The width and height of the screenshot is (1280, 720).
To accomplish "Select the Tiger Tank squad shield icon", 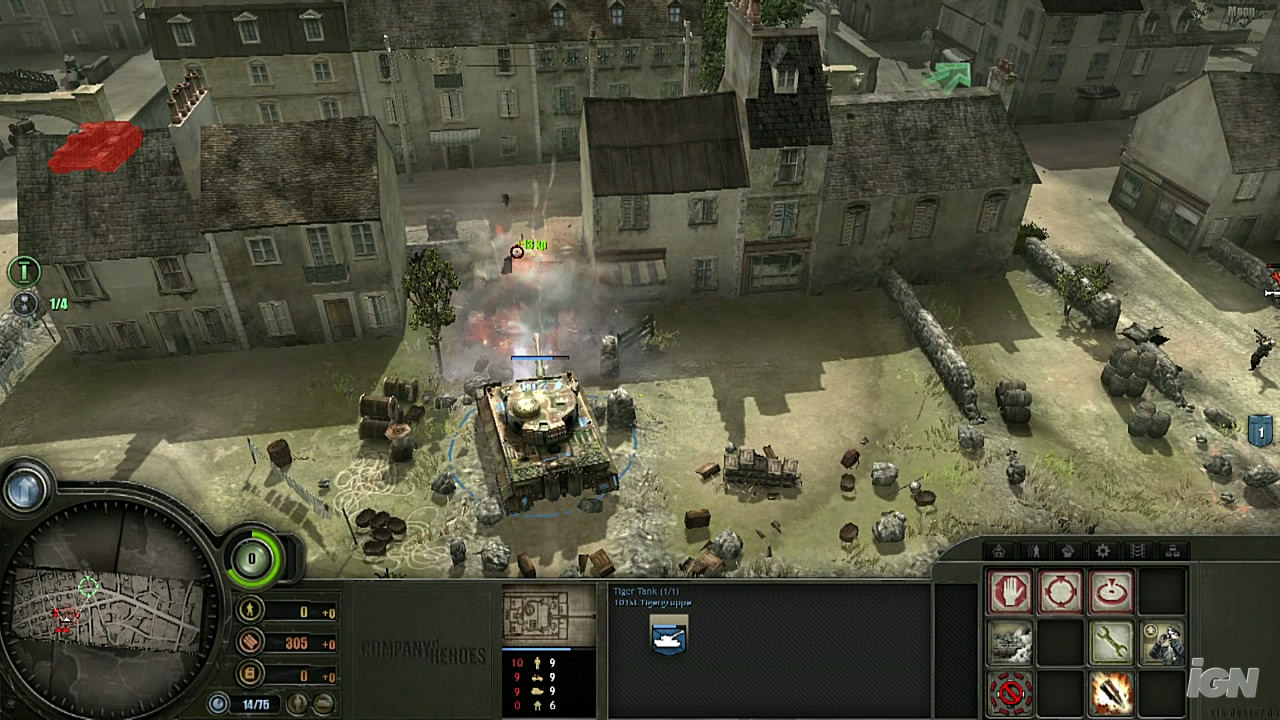I will (667, 634).
